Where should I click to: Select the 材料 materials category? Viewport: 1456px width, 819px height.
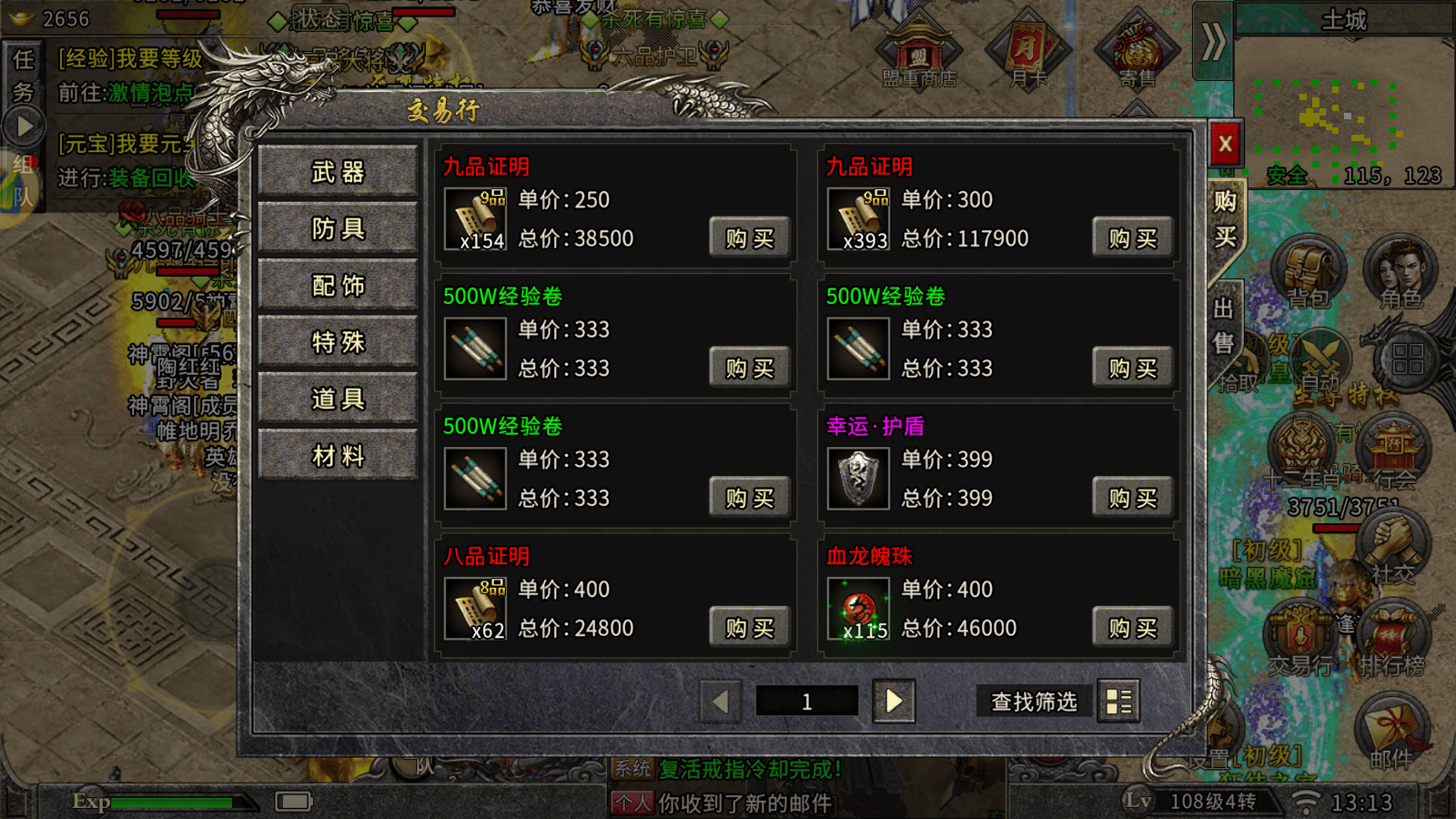pos(339,455)
